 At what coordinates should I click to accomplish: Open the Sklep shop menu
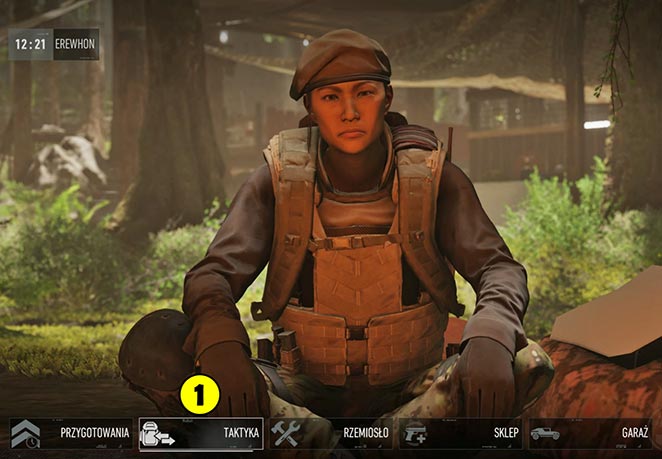click(x=461, y=433)
